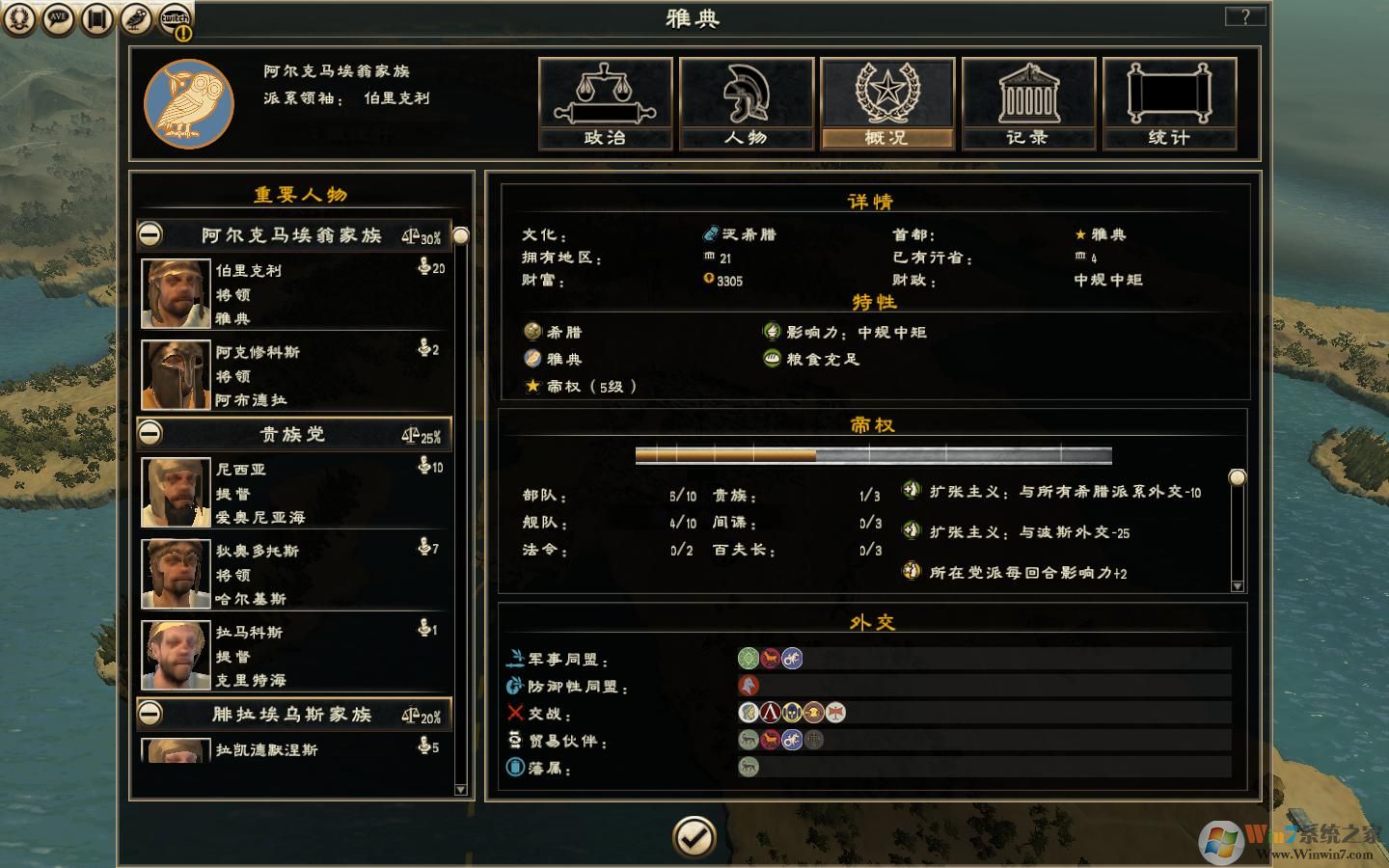The height and width of the screenshot is (868, 1389).
Task: Collapse the 阿尔克马埃翁家族 family section
Action: pyautogui.click(x=150, y=234)
